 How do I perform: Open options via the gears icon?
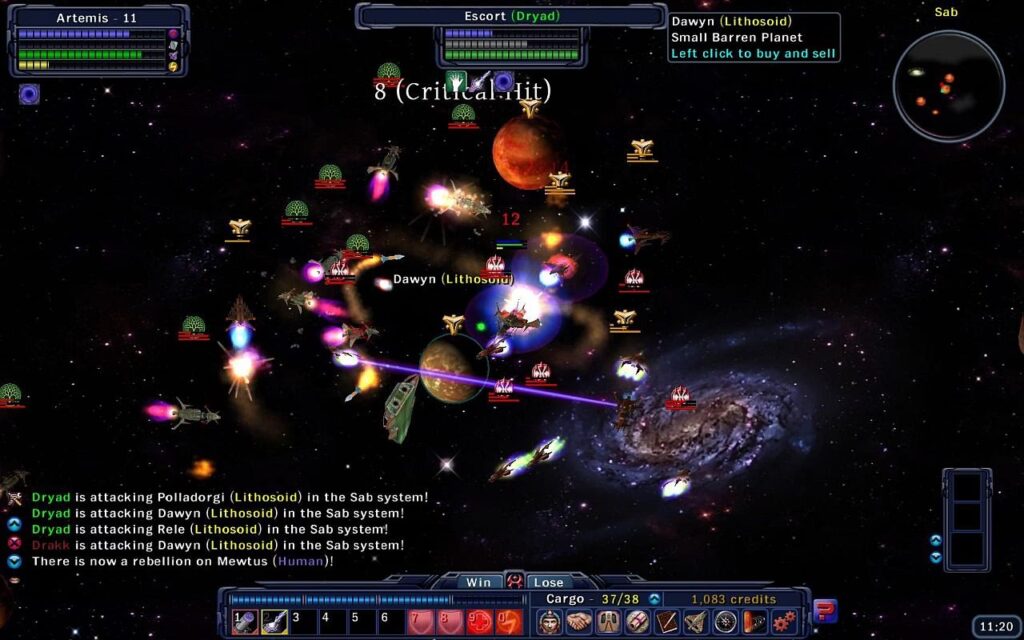[784, 622]
